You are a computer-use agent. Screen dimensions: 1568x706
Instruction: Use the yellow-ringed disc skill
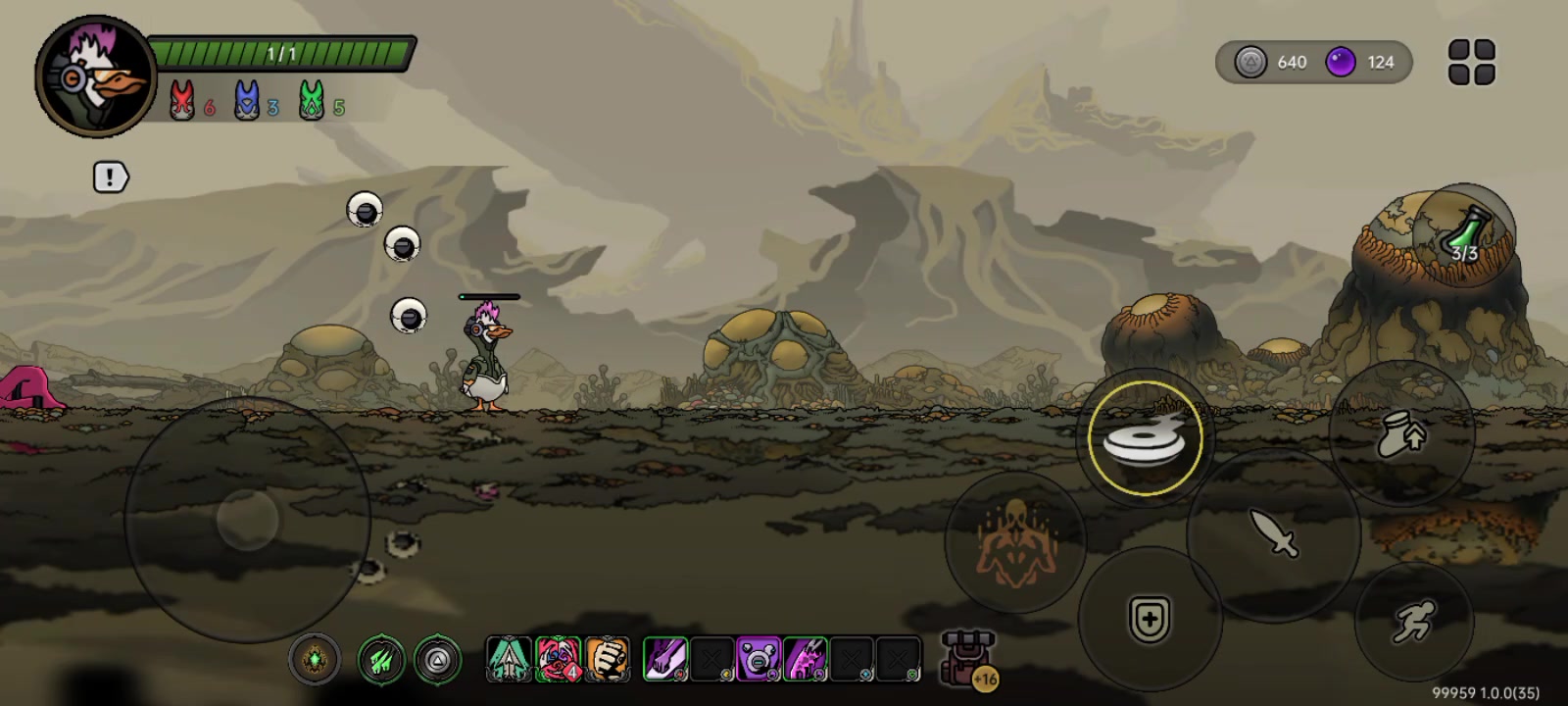(x=1145, y=438)
